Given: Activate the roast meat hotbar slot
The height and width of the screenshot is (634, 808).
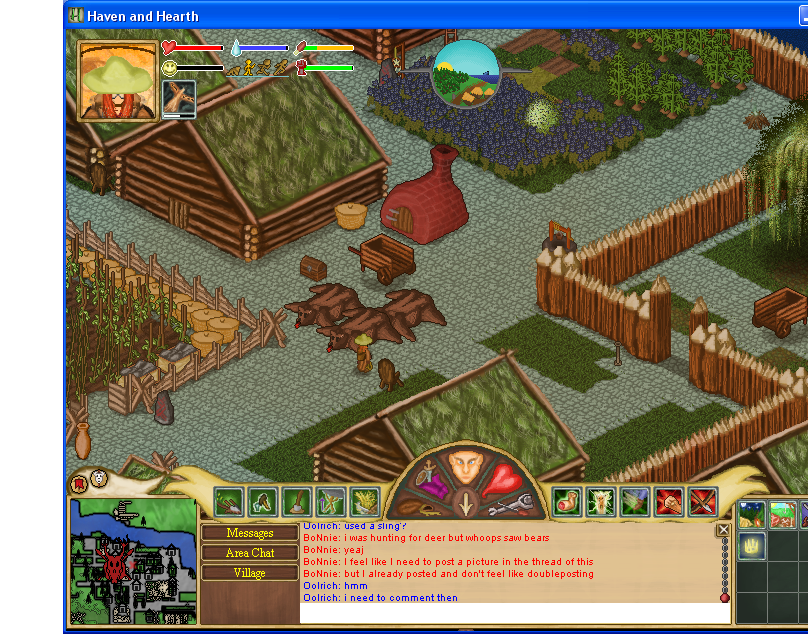Looking at the screenshot, I should point(568,501).
